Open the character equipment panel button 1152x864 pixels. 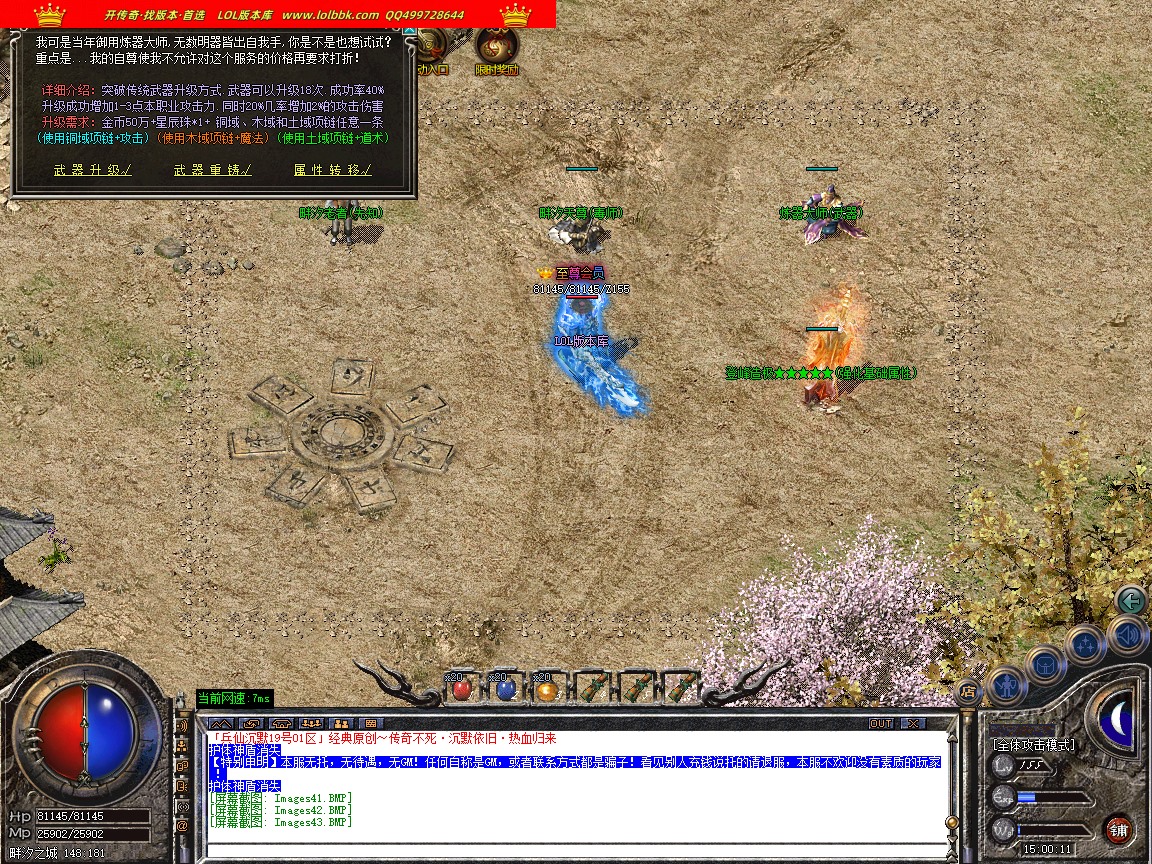[1006, 685]
